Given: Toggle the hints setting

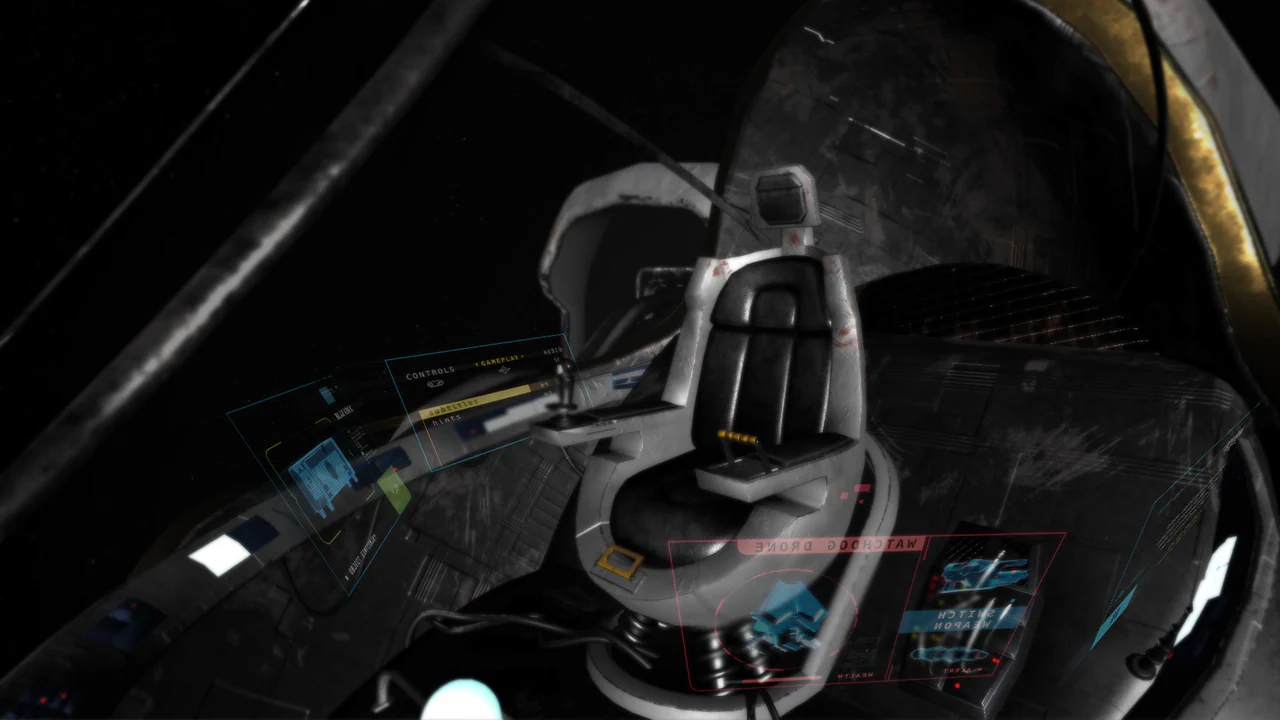Looking at the screenshot, I should [x=445, y=418].
